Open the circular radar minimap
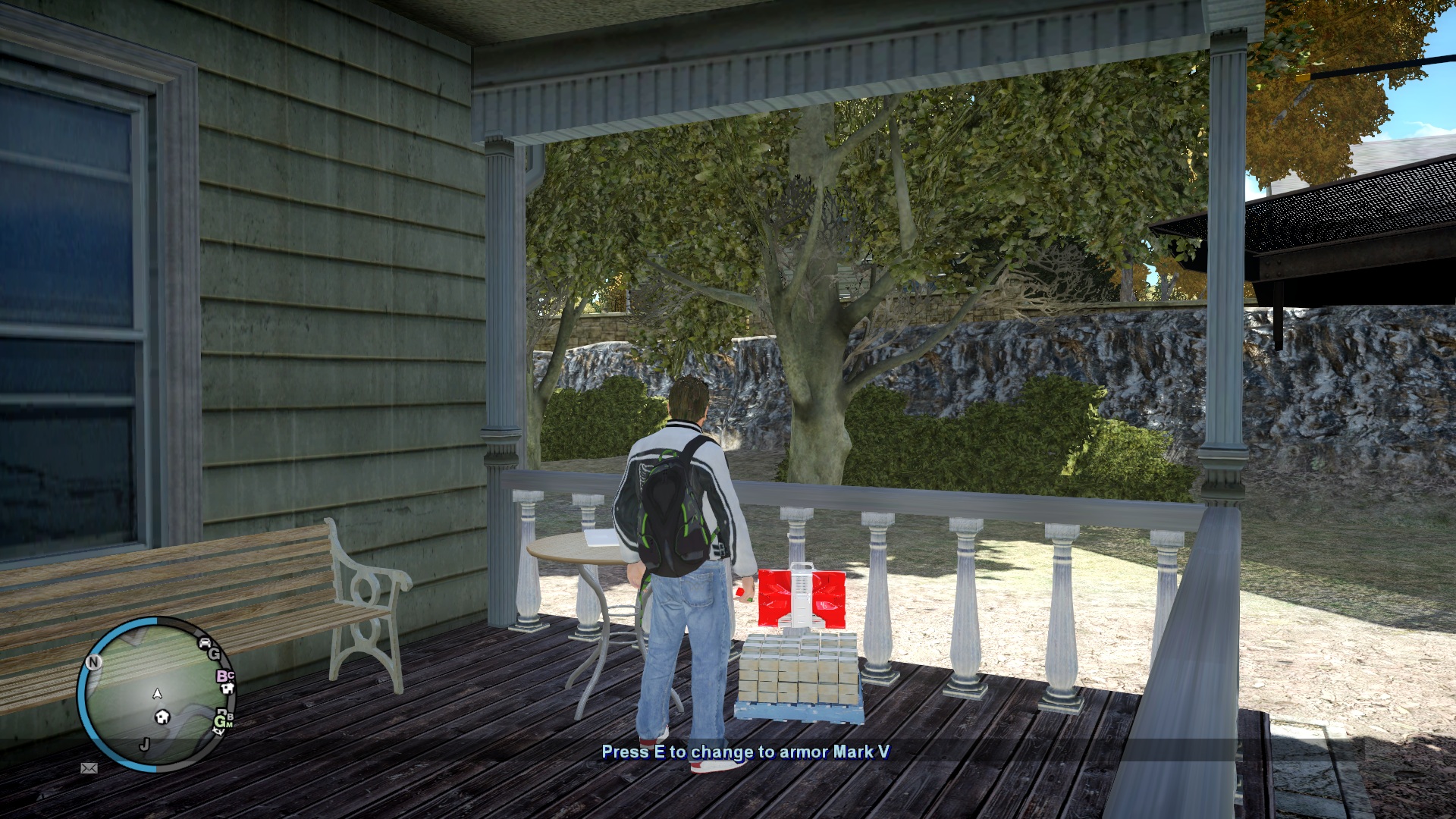This screenshot has height=819, width=1456. click(x=155, y=694)
